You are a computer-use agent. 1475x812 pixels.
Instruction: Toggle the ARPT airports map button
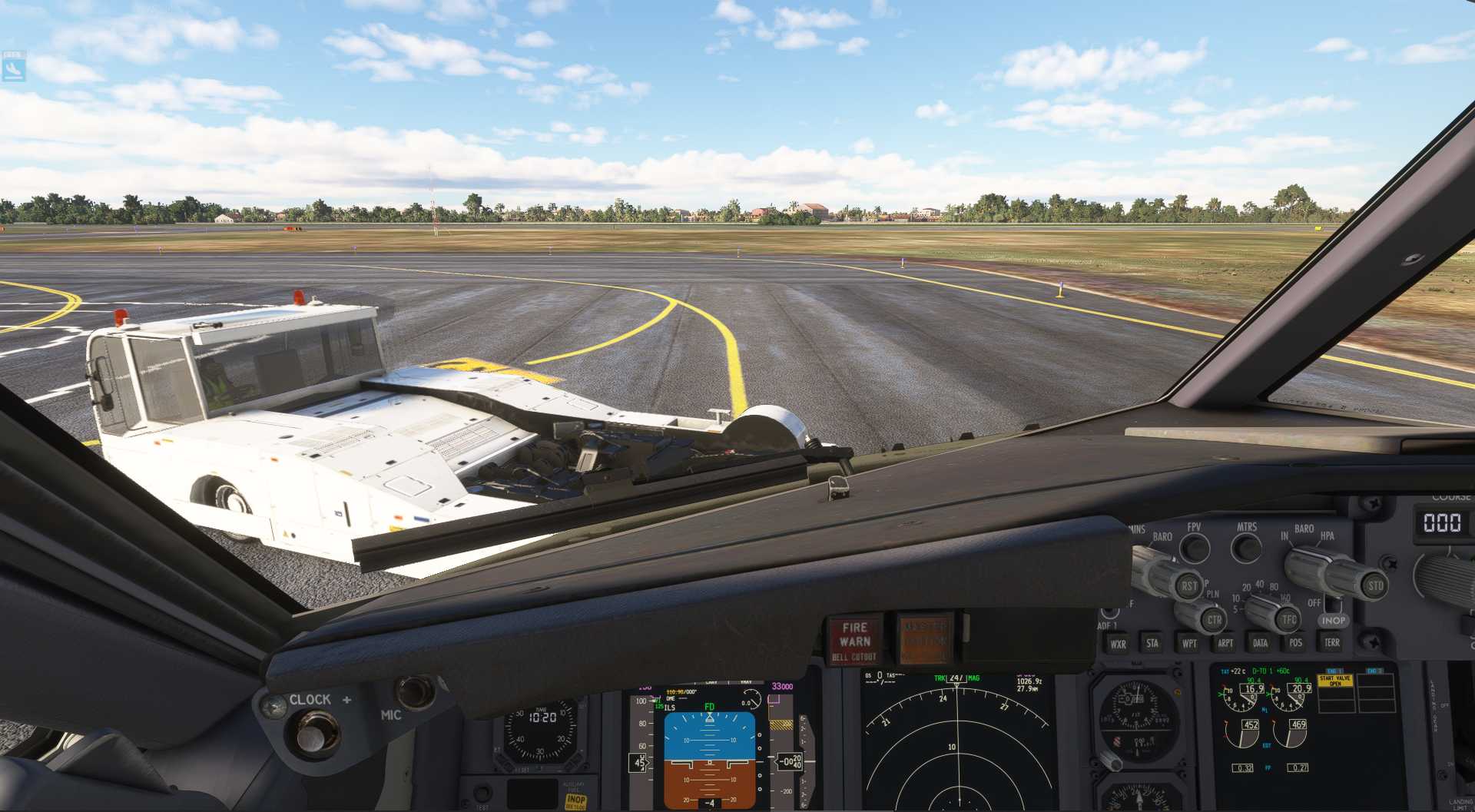[x=1225, y=643]
